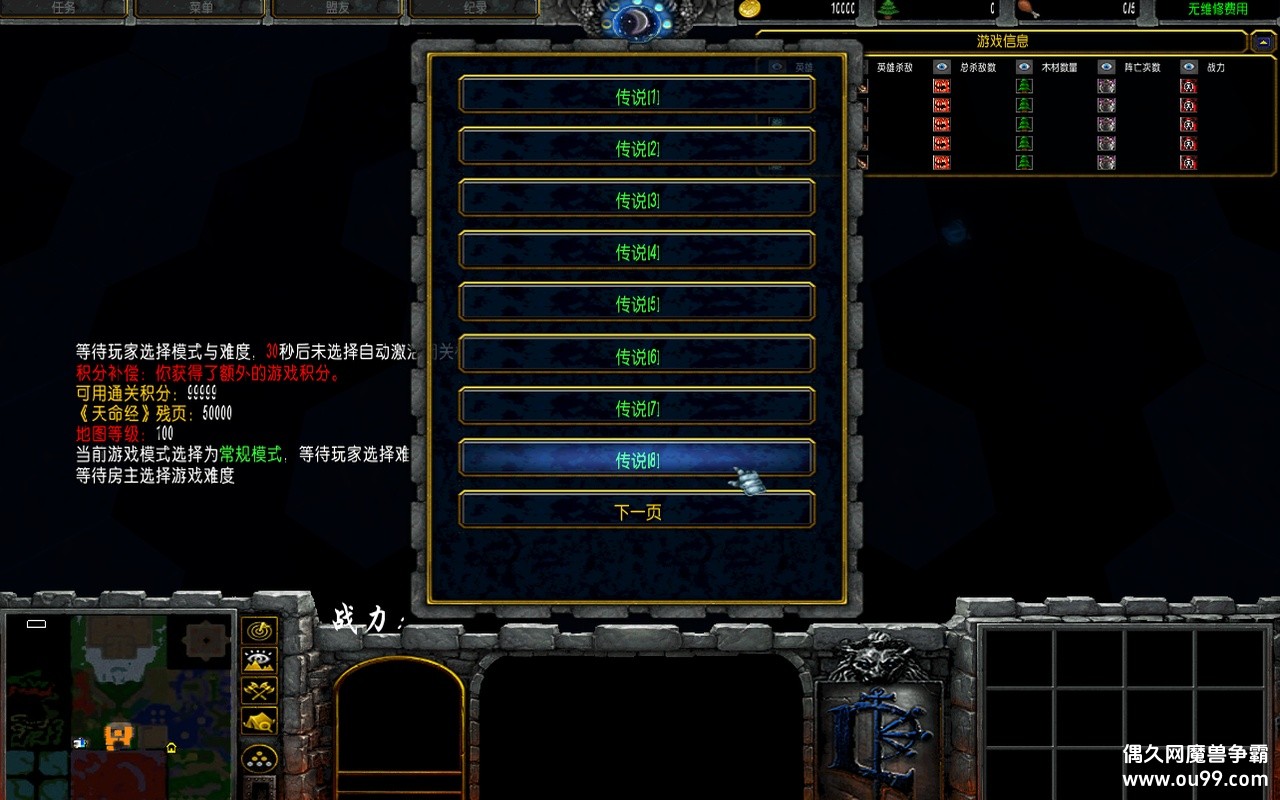The image size is (1280, 800).
Task: Click the eye-over-mountains icon beside the minimap
Action: click(258, 660)
